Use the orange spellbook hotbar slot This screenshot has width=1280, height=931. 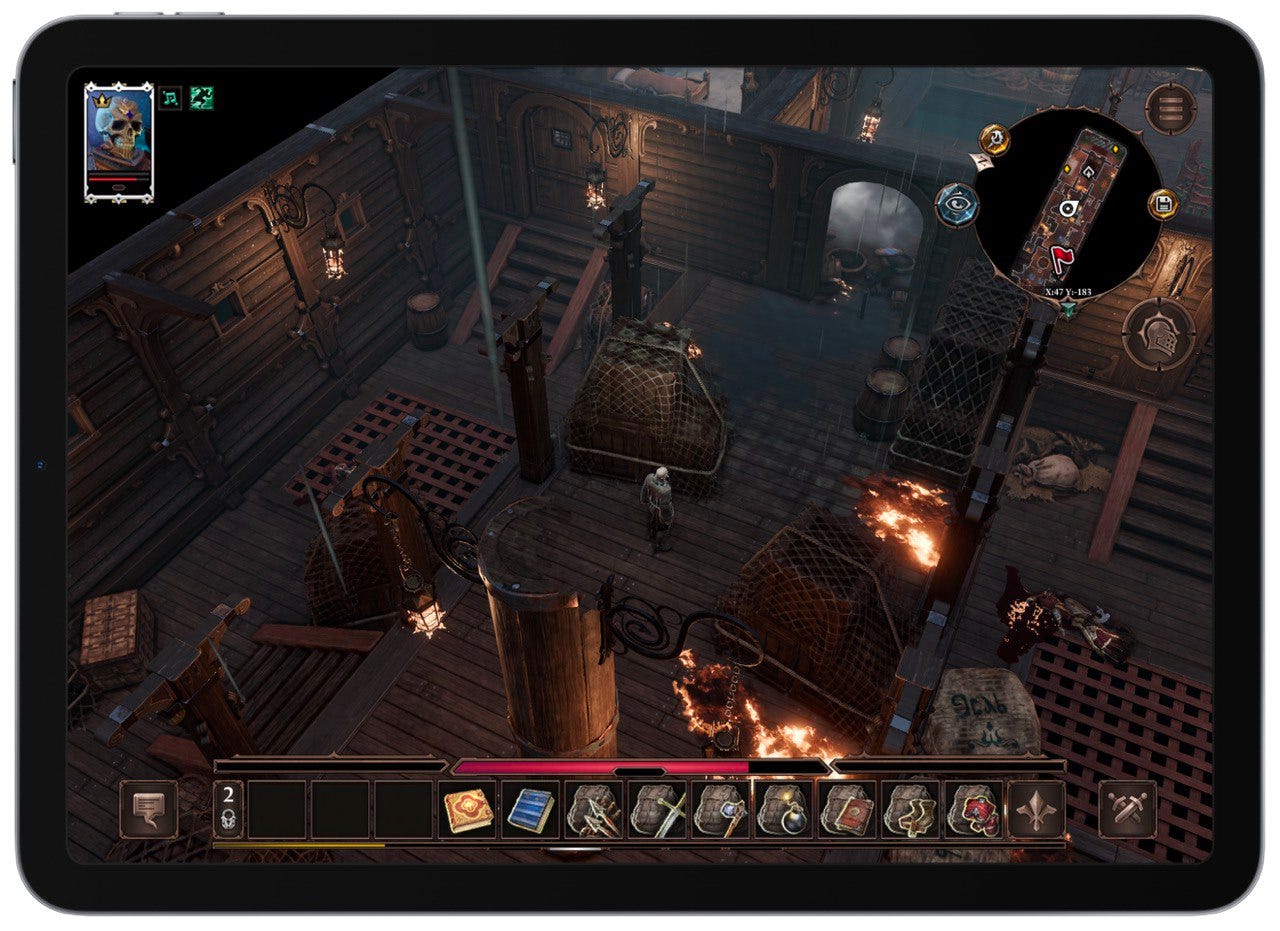pos(468,809)
